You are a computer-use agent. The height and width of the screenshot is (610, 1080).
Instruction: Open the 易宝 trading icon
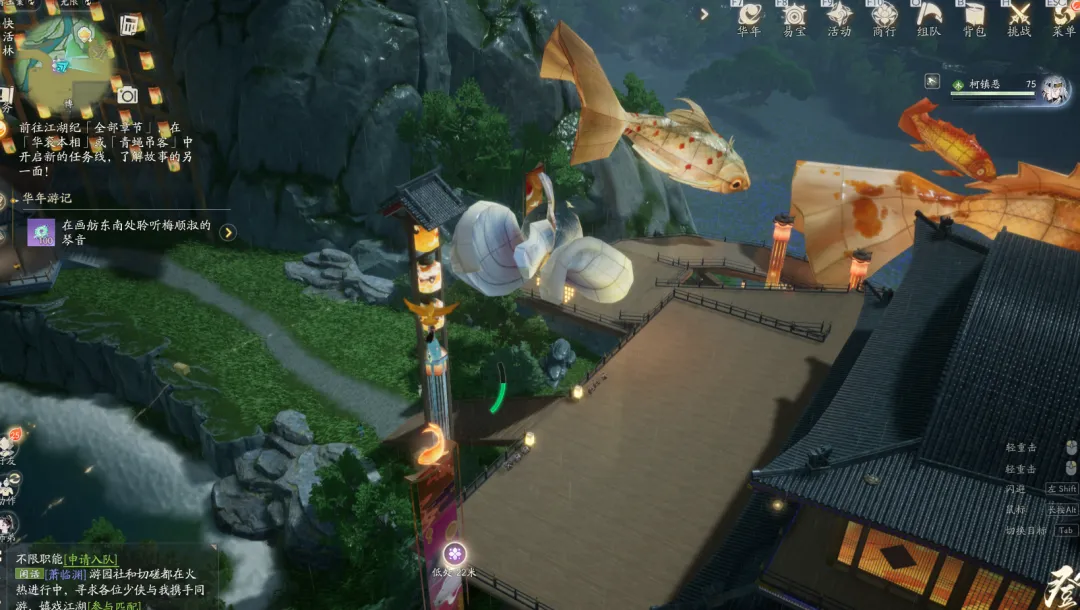[x=795, y=17]
